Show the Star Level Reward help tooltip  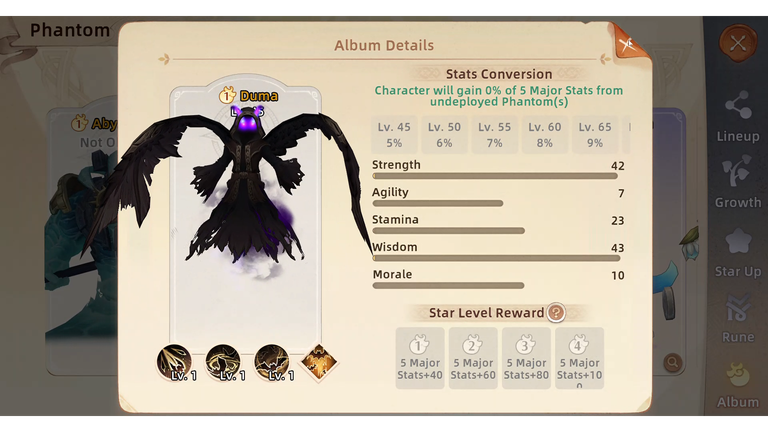click(556, 313)
